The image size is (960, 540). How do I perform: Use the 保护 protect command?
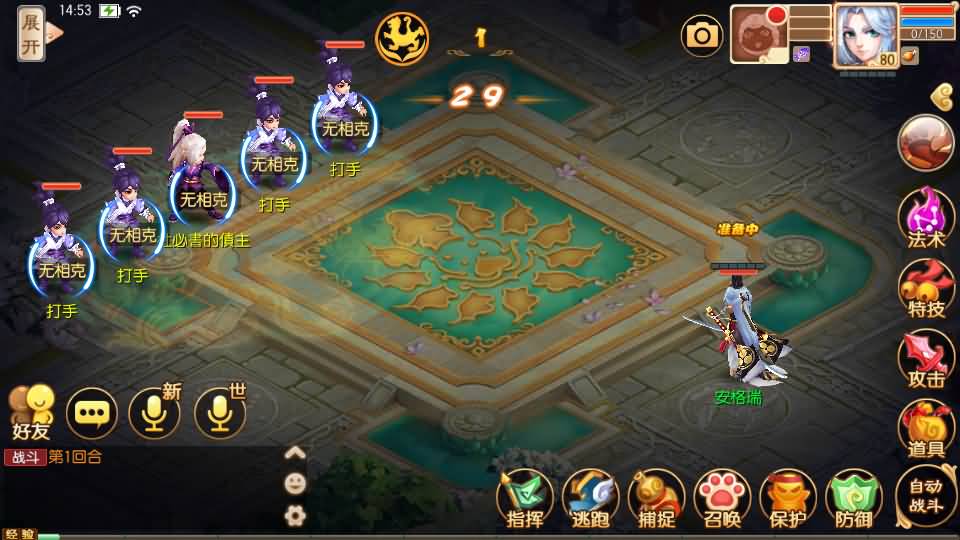coord(789,498)
